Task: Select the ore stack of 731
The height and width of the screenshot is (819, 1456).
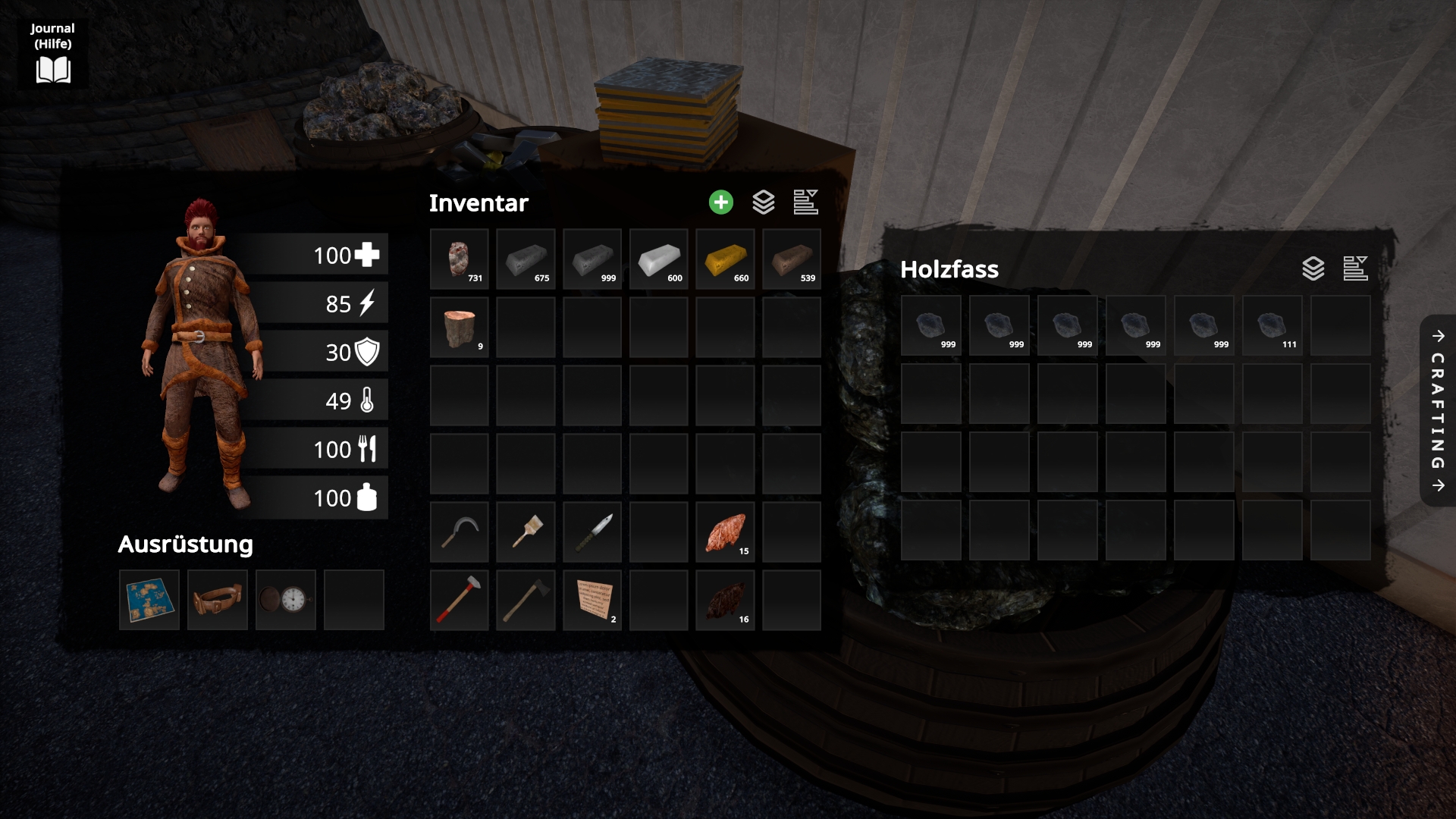Action: click(x=459, y=259)
